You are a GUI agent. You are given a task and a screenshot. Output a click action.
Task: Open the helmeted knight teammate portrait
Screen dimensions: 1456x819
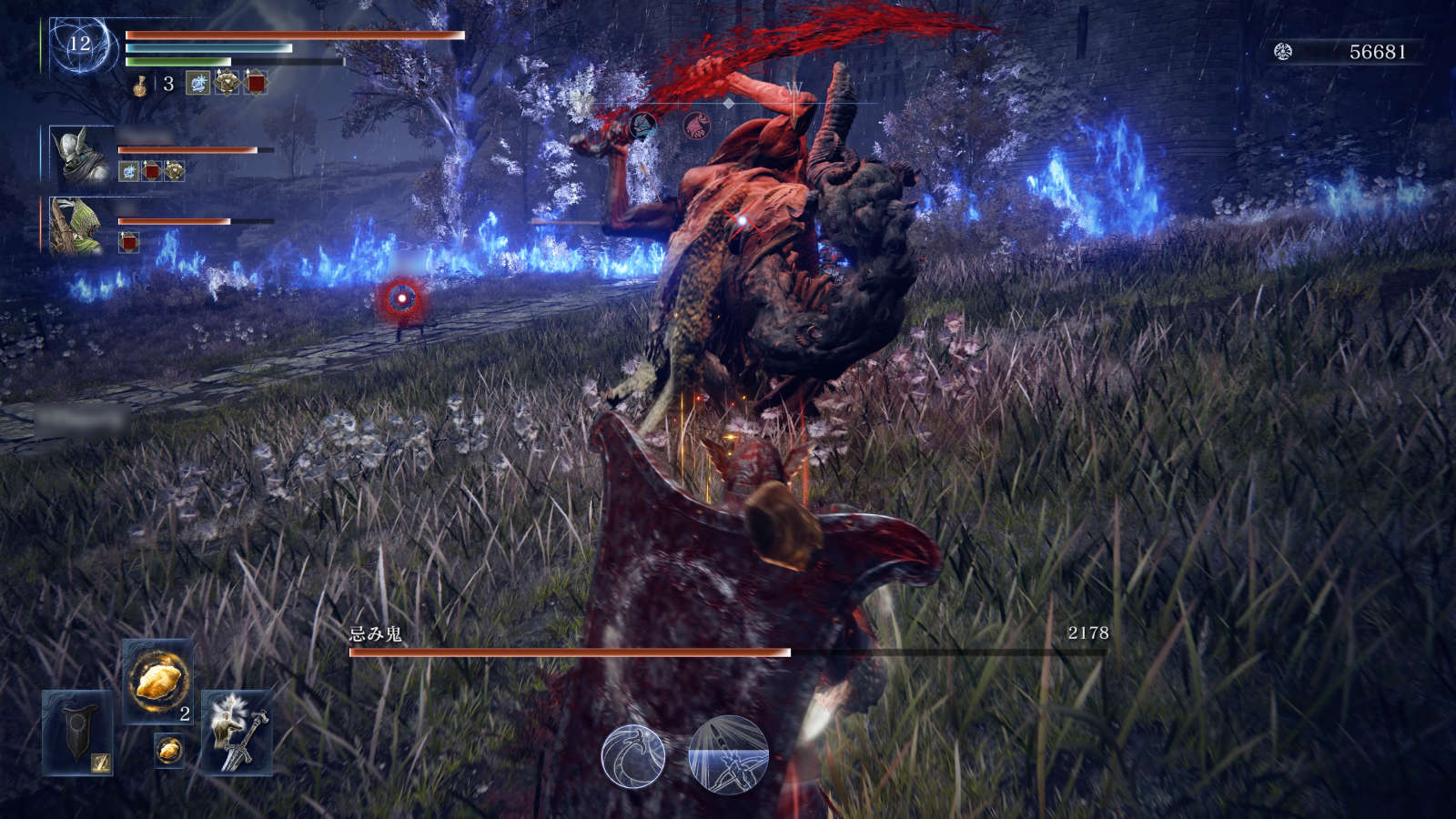tap(80, 156)
